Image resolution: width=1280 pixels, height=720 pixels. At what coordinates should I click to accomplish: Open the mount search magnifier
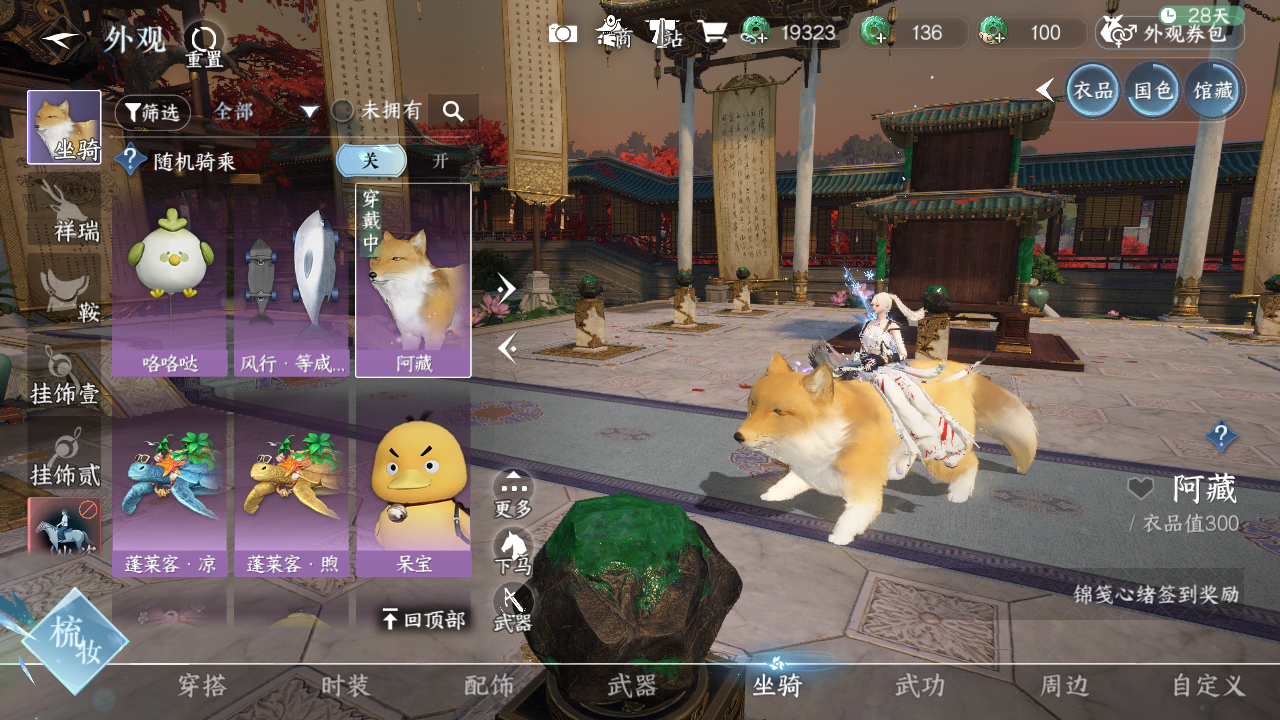[453, 111]
